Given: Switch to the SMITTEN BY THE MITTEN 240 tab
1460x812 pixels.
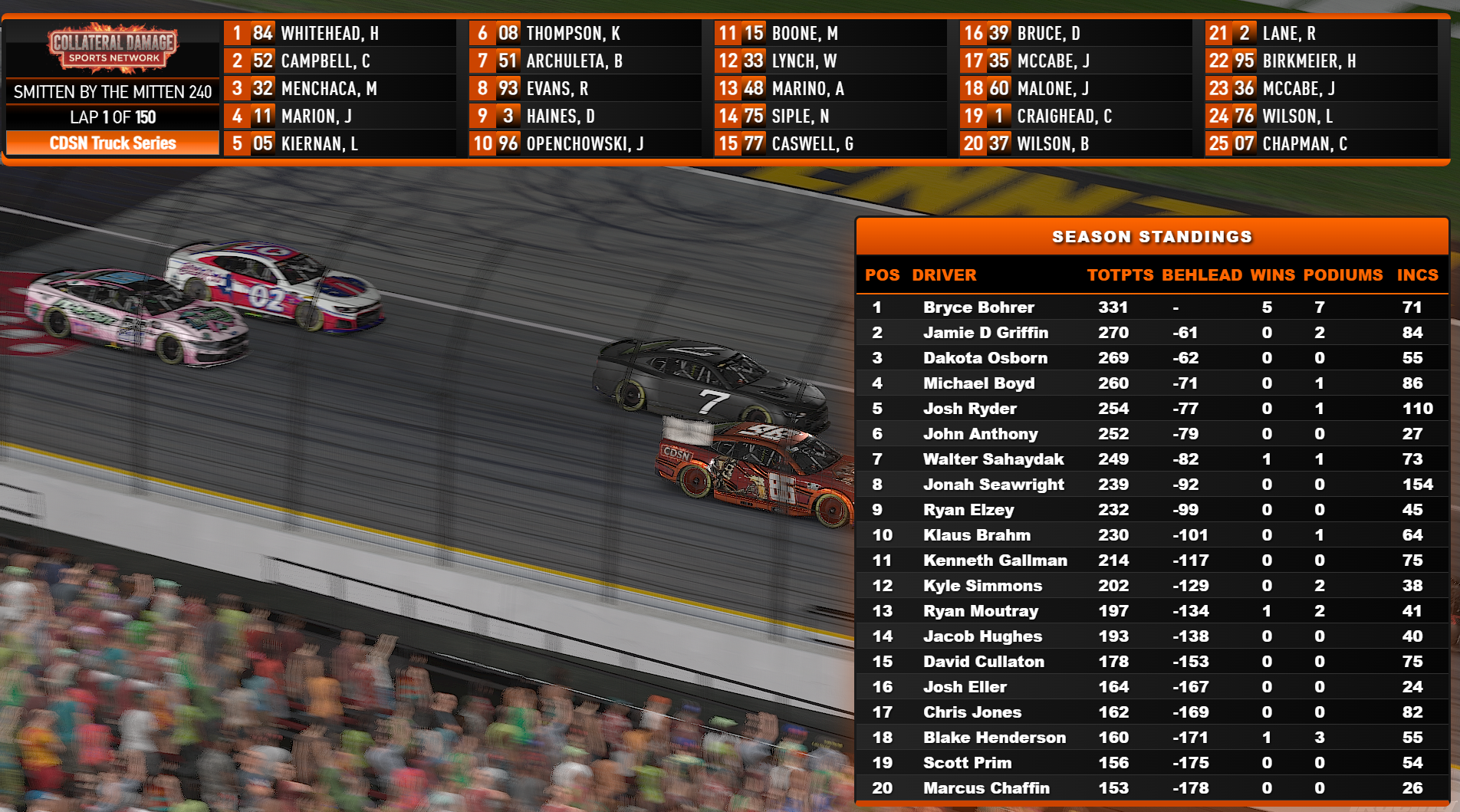Looking at the screenshot, I should (x=112, y=92).
